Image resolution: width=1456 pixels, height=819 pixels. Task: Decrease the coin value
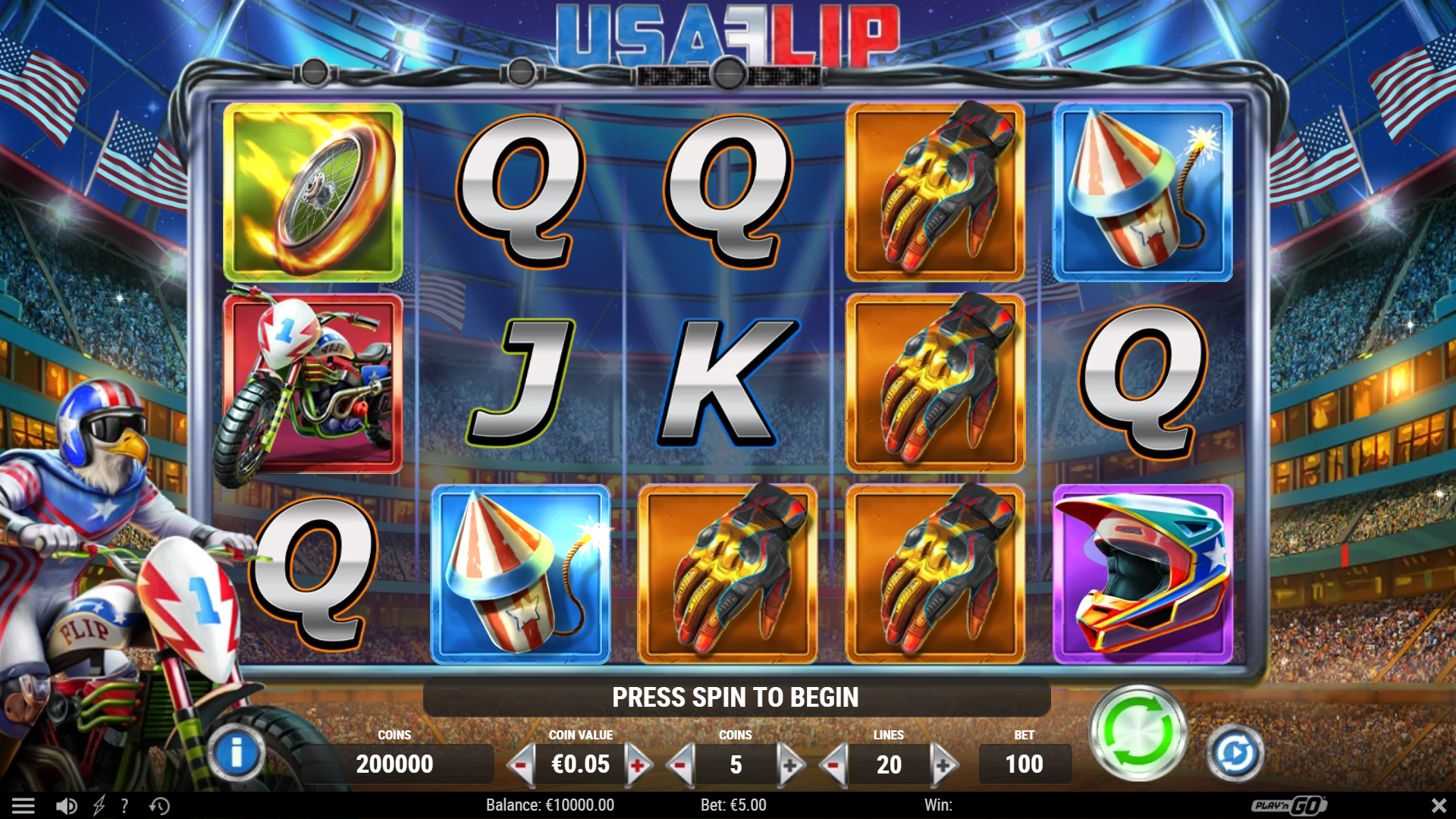click(521, 765)
